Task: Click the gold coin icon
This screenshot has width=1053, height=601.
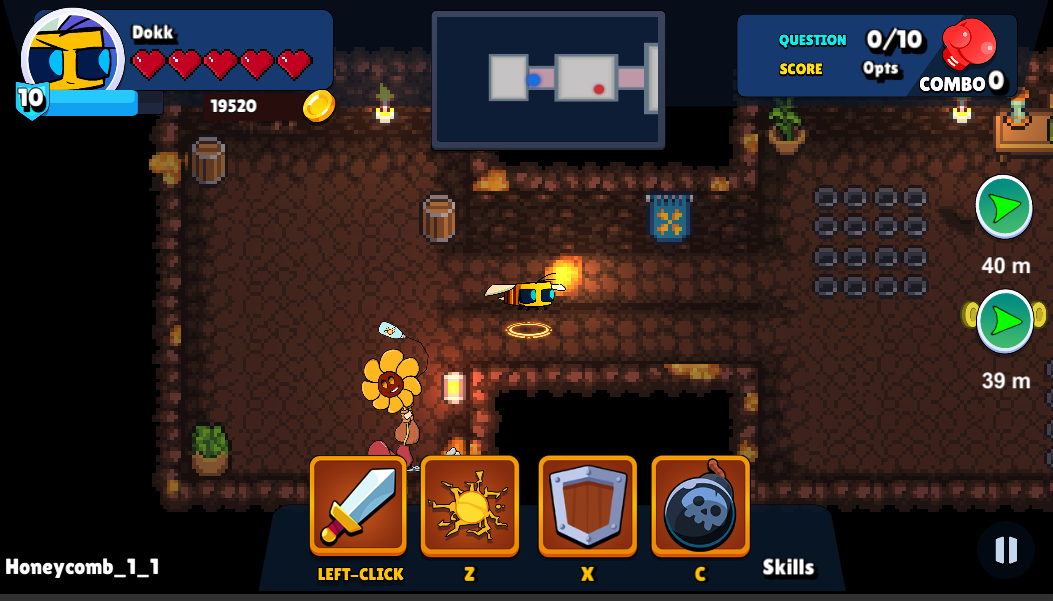Action: click(319, 105)
